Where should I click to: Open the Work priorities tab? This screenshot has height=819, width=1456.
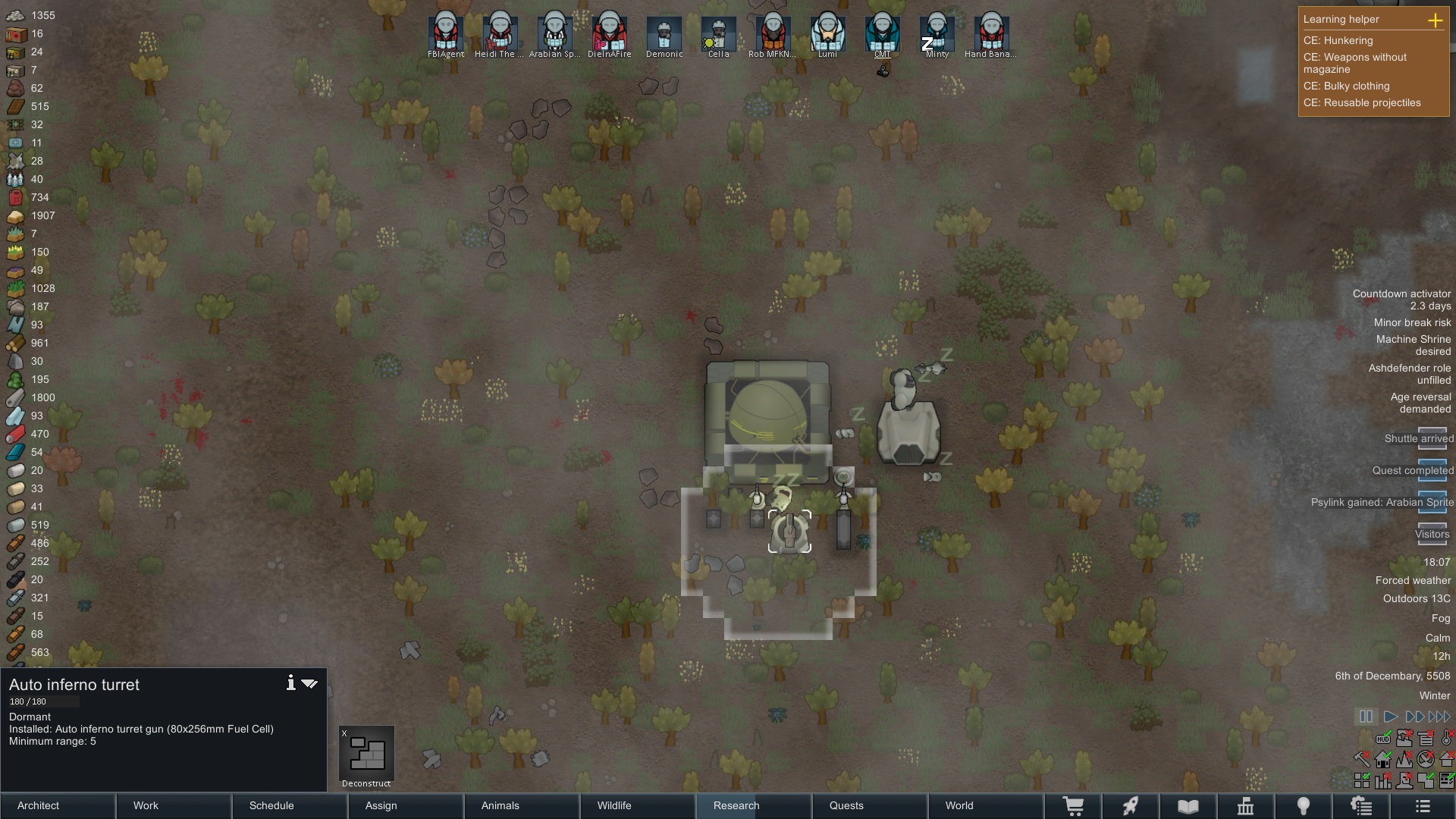(x=174, y=805)
